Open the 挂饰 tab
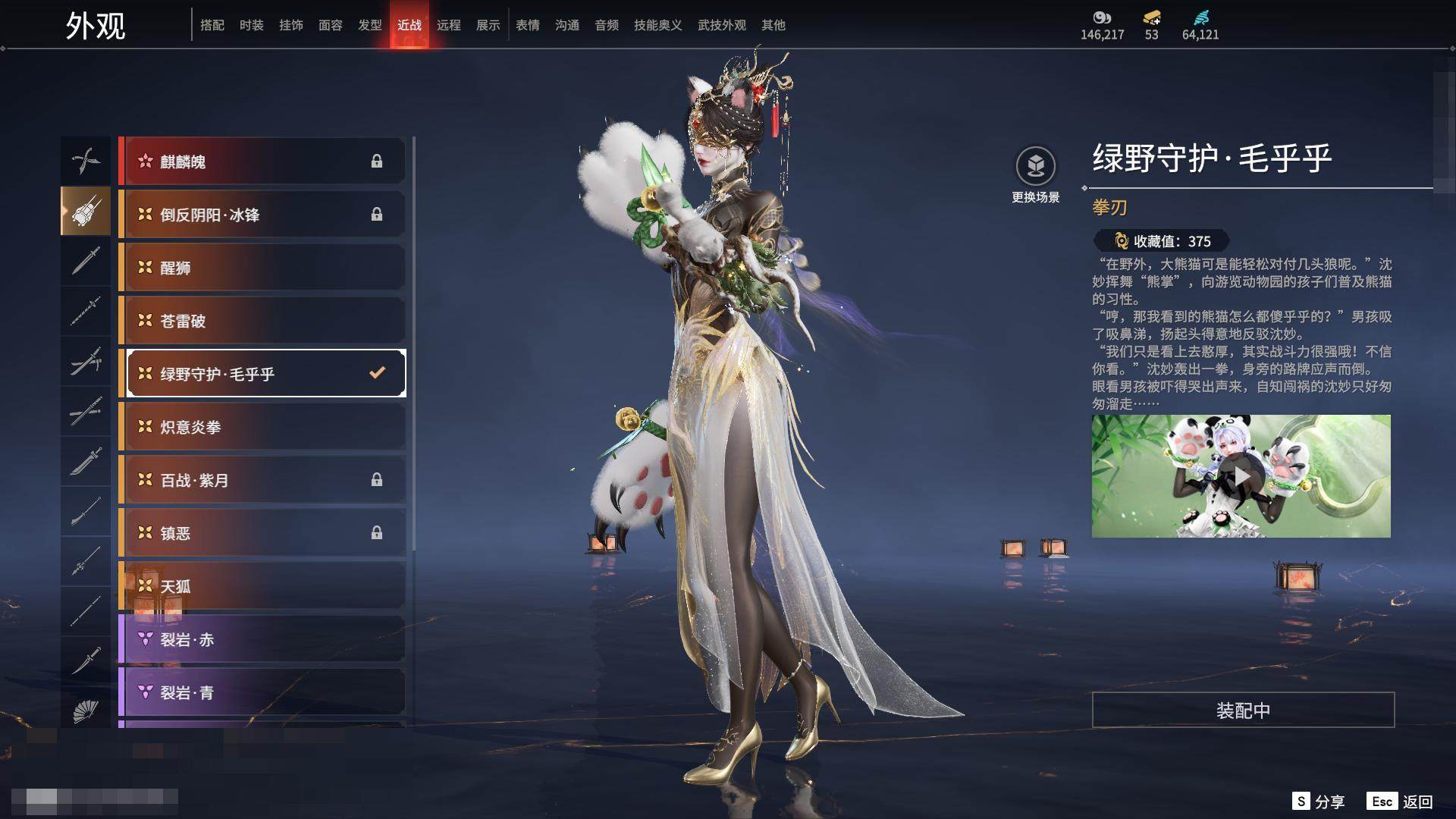Image resolution: width=1456 pixels, height=819 pixels. coord(290,25)
